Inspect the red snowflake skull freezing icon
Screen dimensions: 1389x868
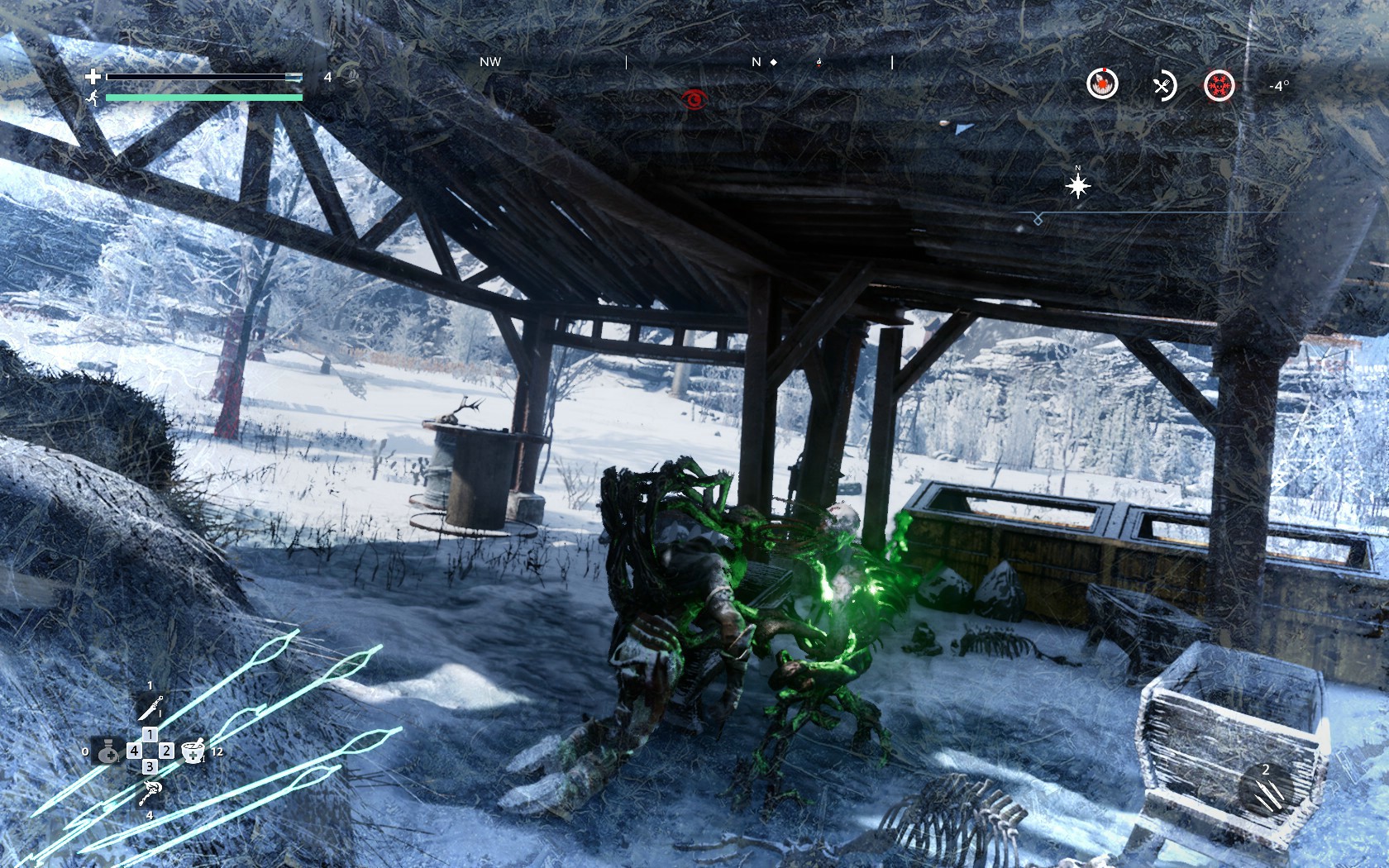tap(1220, 84)
